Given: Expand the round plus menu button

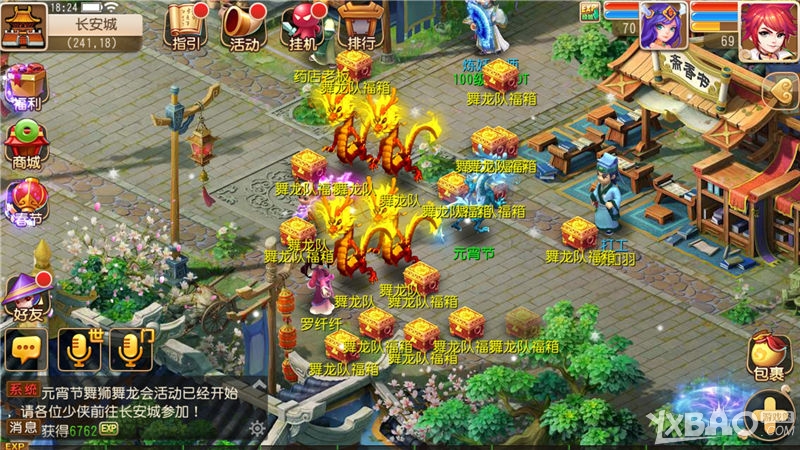Looking at the screenshot, I should coord(771,417).
